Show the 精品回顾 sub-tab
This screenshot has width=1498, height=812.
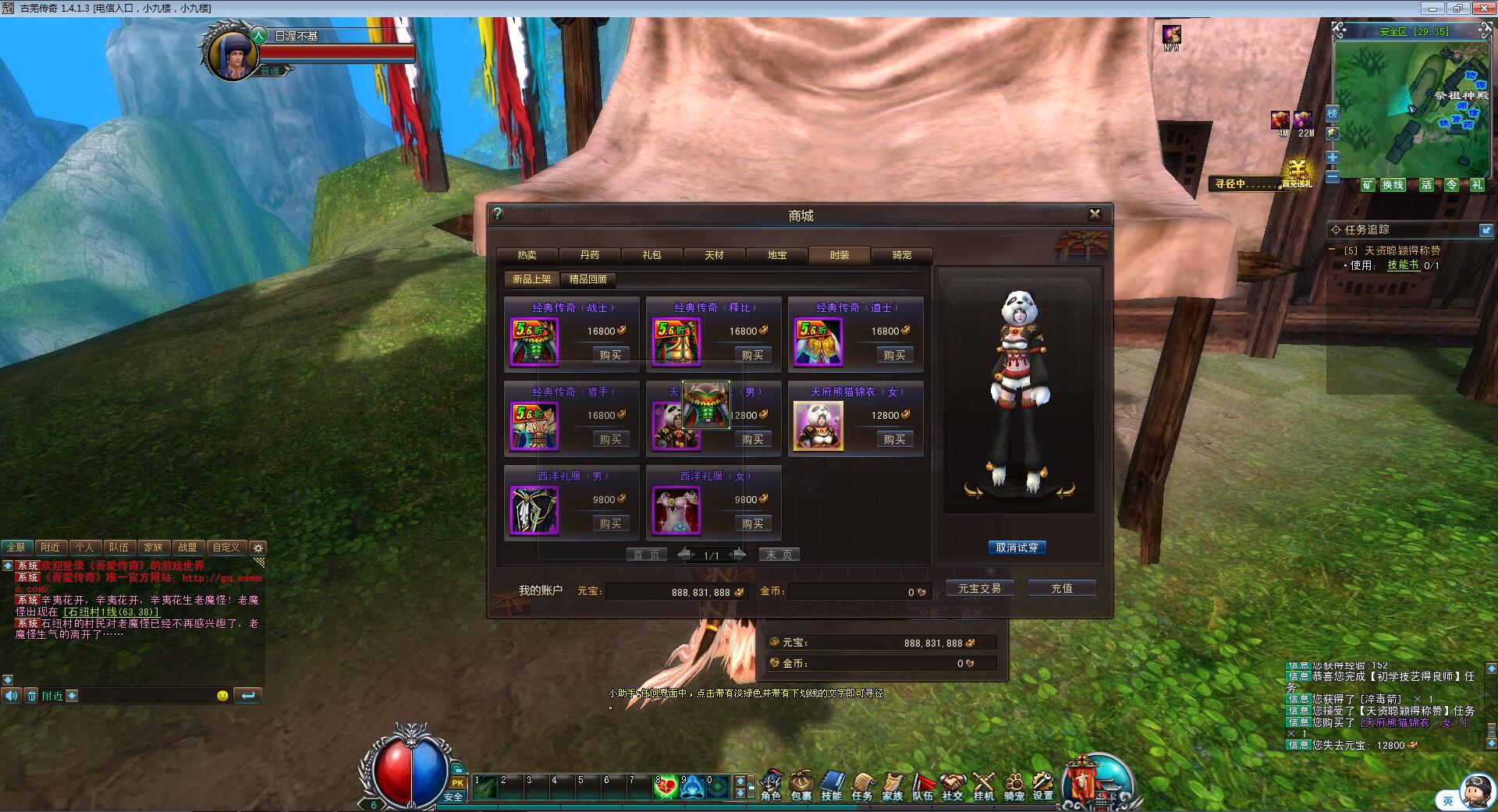[x=587, y=279]
